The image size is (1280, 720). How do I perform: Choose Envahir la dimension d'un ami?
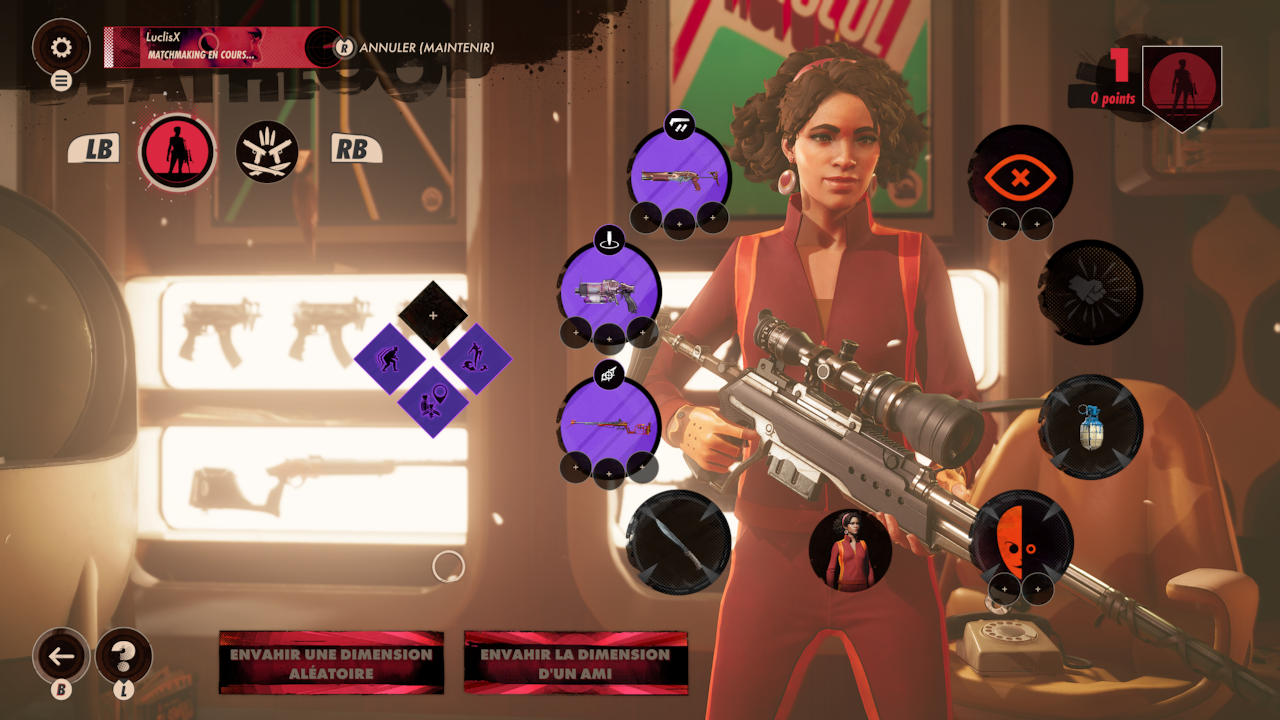(575, 663)
